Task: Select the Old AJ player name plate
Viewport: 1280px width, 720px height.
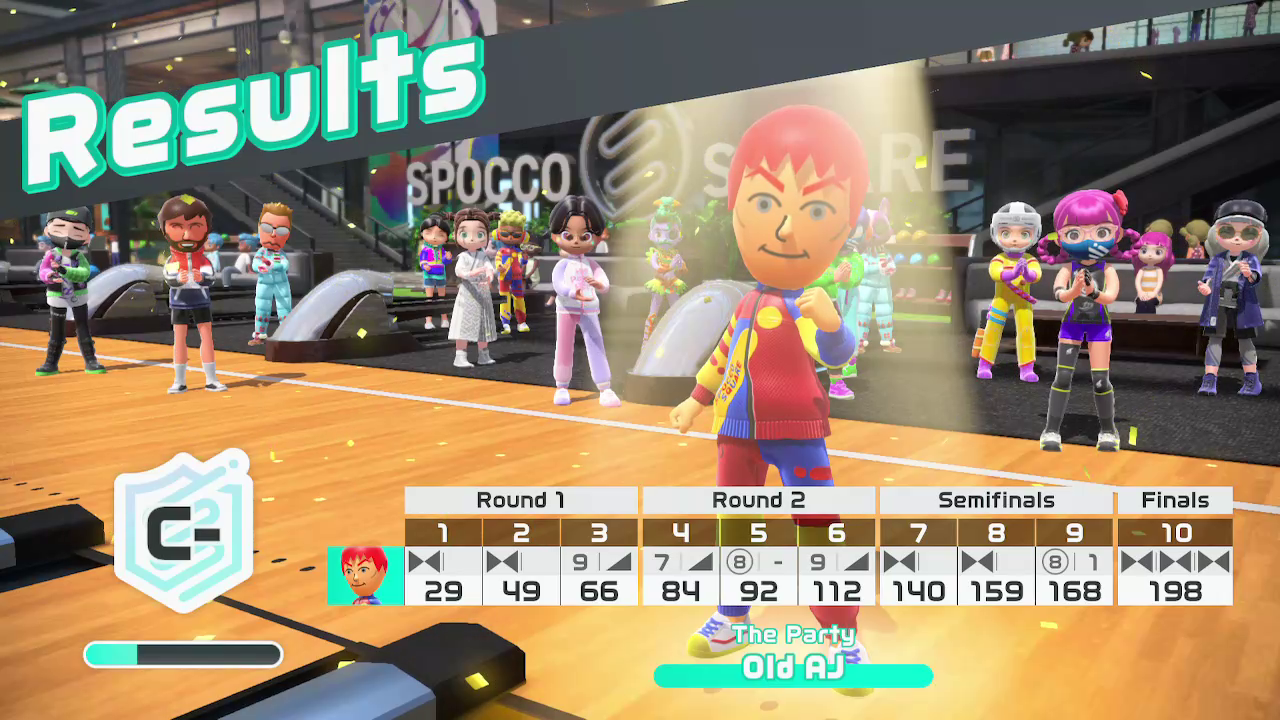Action: point(793,669)
